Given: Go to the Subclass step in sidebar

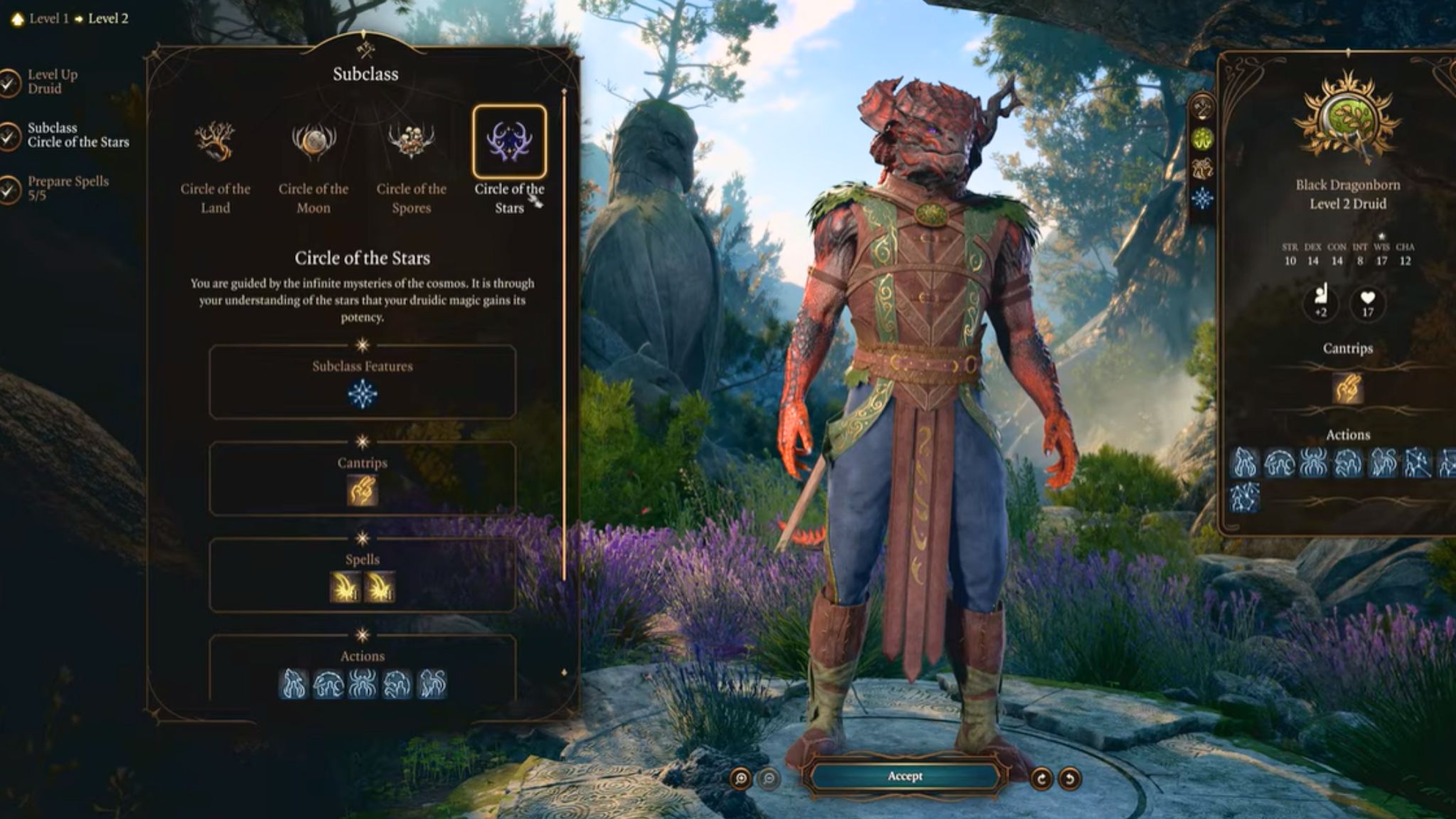Looking at the screenshot, I should 77,135.
